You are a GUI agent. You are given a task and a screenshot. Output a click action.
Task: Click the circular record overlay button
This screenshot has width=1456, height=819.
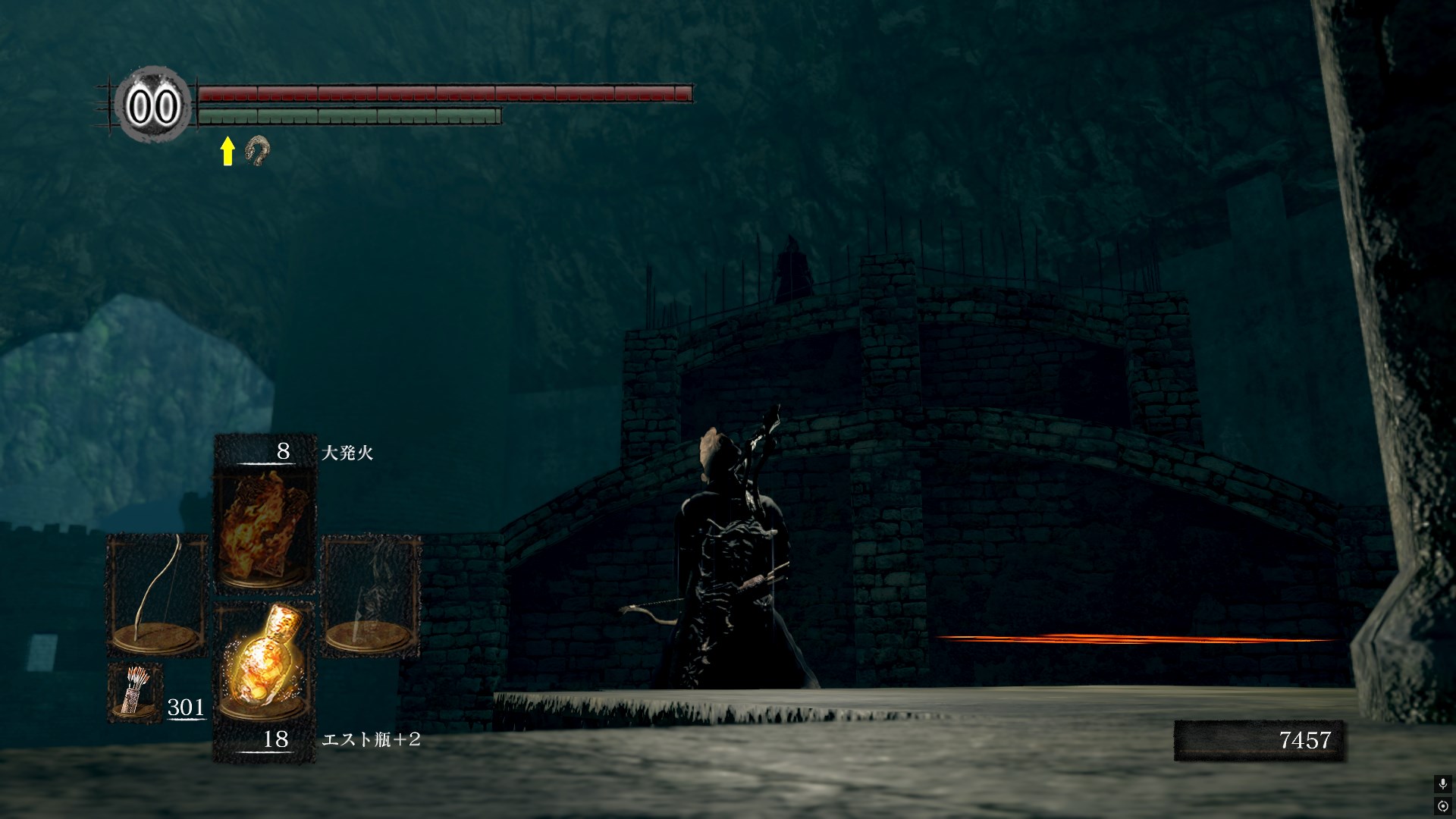[x=1442, y=805]
